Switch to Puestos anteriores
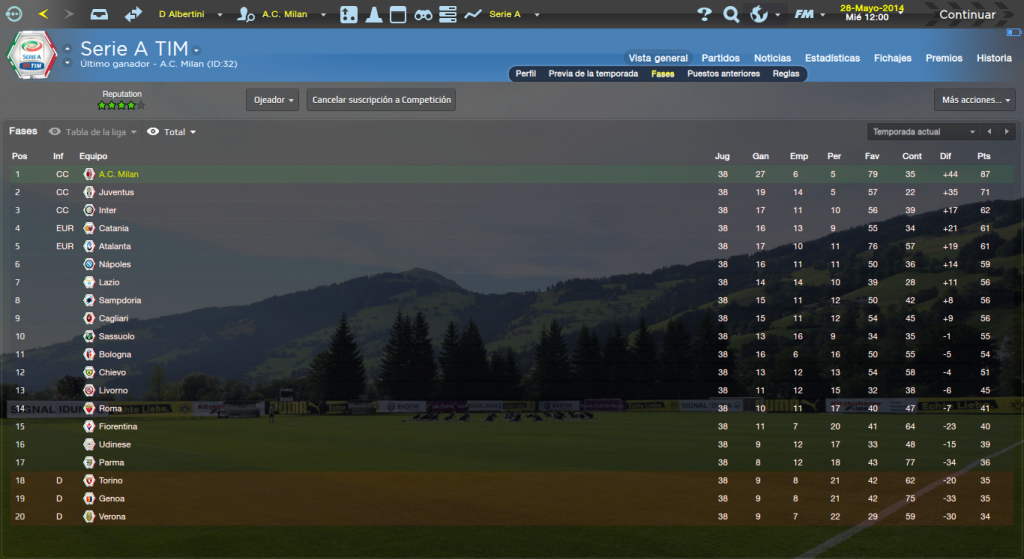This screenshot has width=1024, height=559. (723, 74)
